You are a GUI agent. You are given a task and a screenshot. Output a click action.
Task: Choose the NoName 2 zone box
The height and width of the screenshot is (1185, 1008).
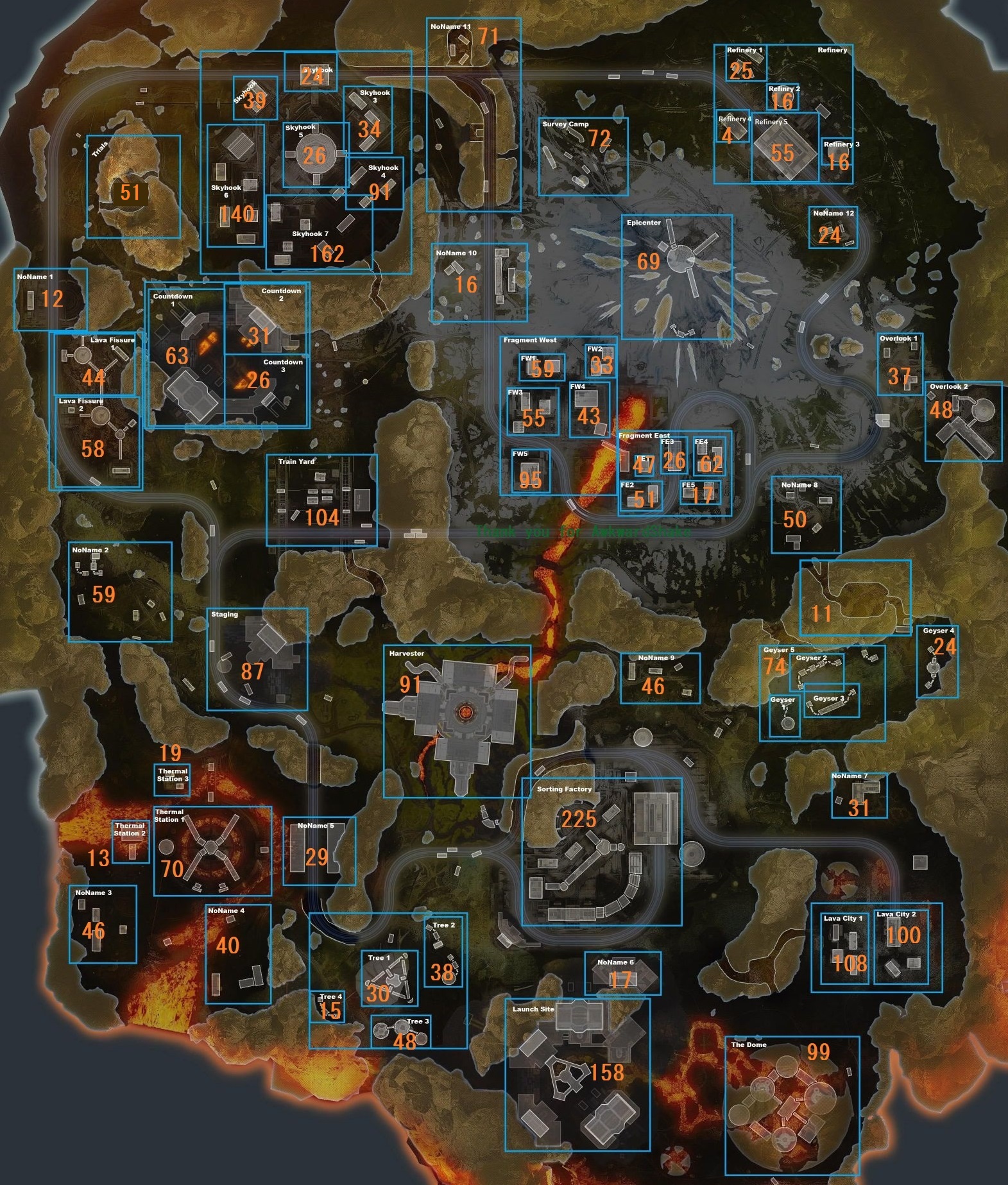120,591
